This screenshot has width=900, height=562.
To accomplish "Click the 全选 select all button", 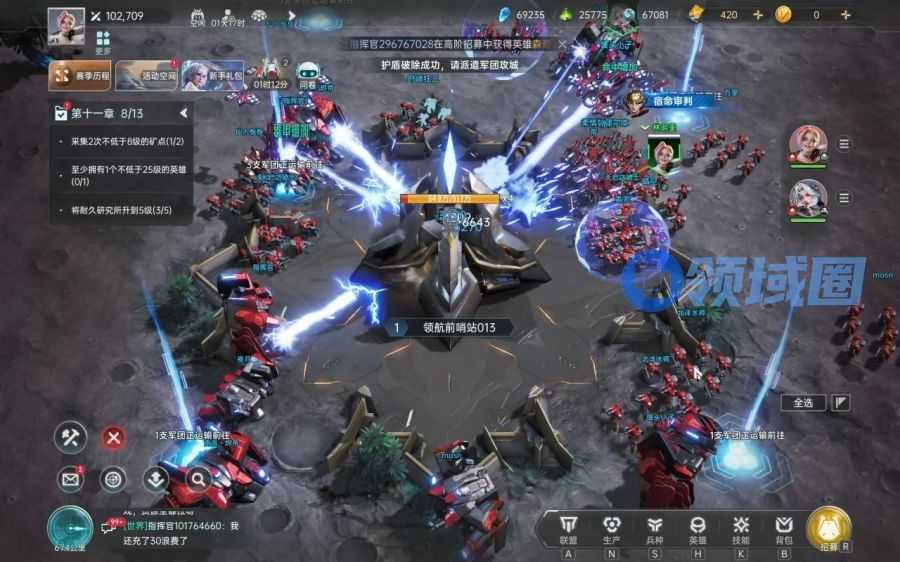I will click(x=803, y=402).
